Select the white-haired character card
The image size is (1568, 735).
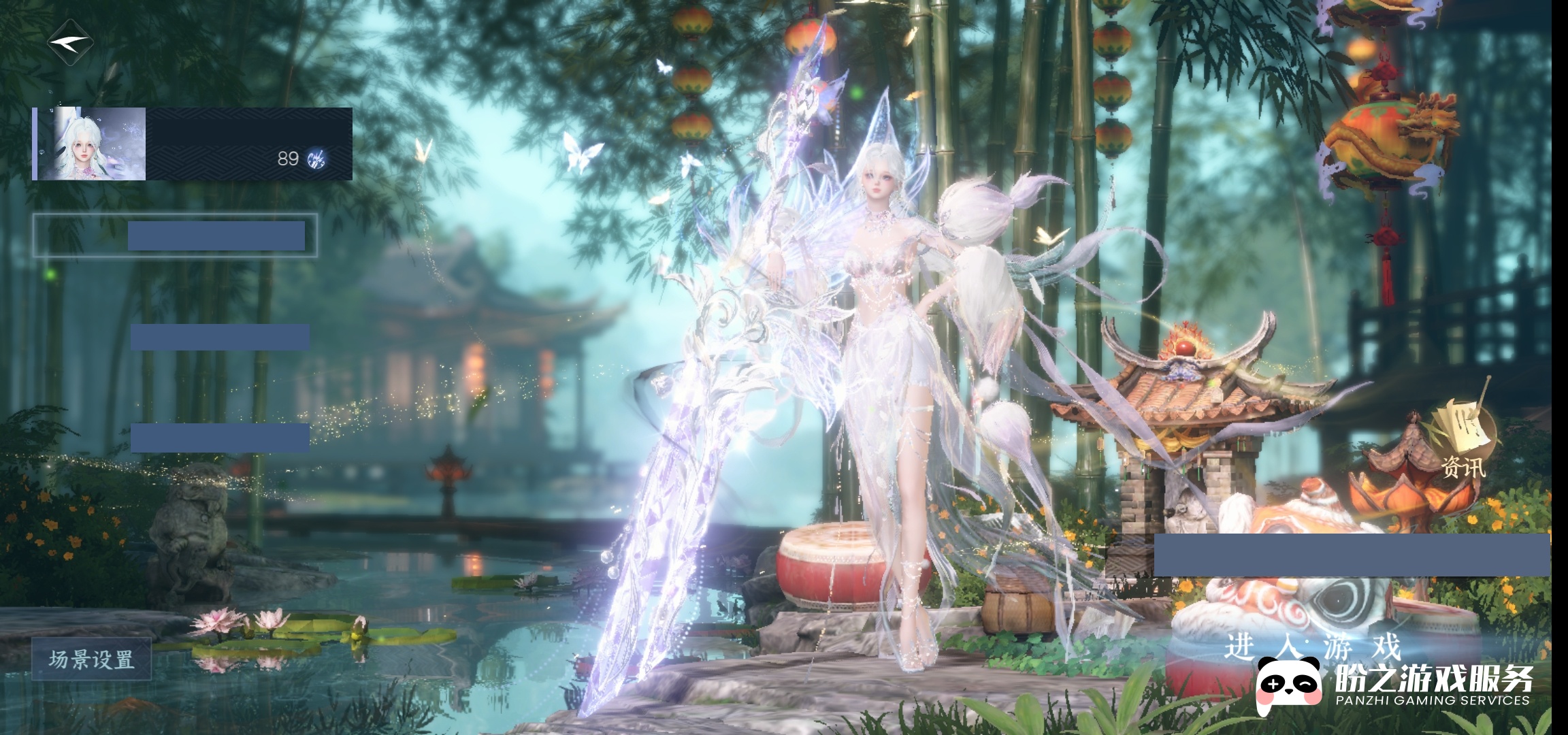[x=193, y=144]
